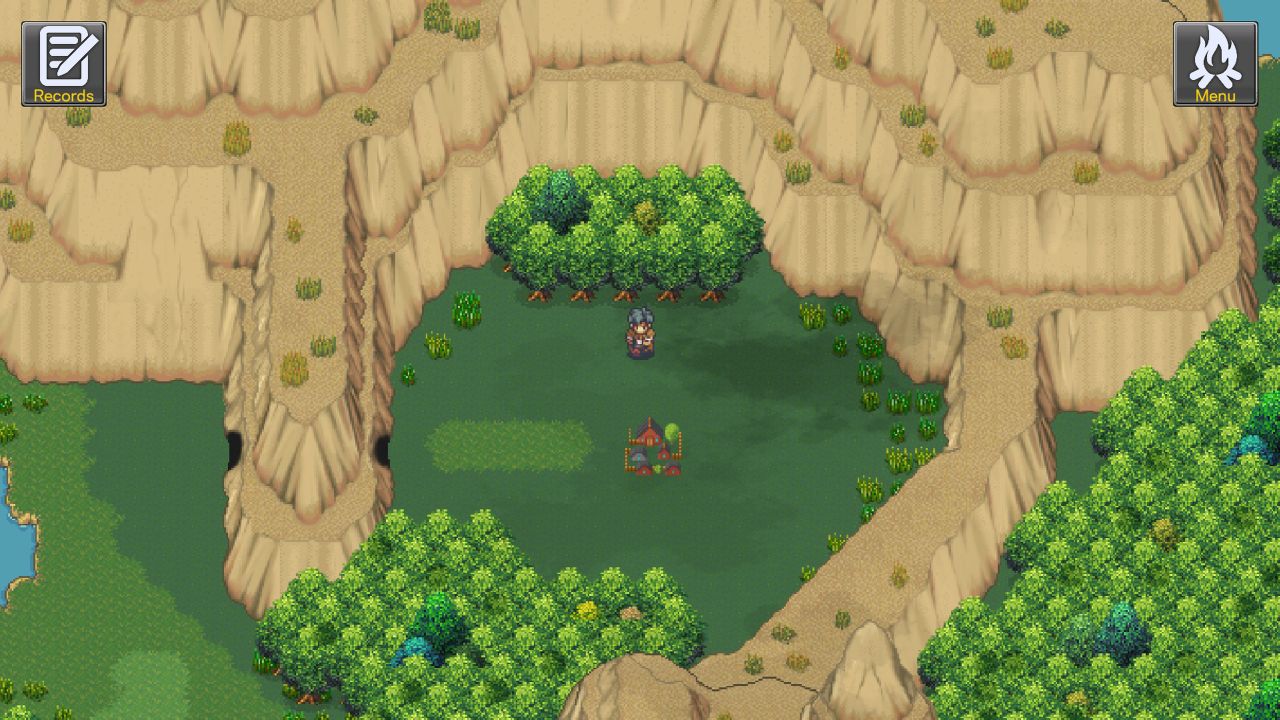Click the small green tree beside the village church
The height and width of the screenshot is (720, 1280).
point(672,432)
